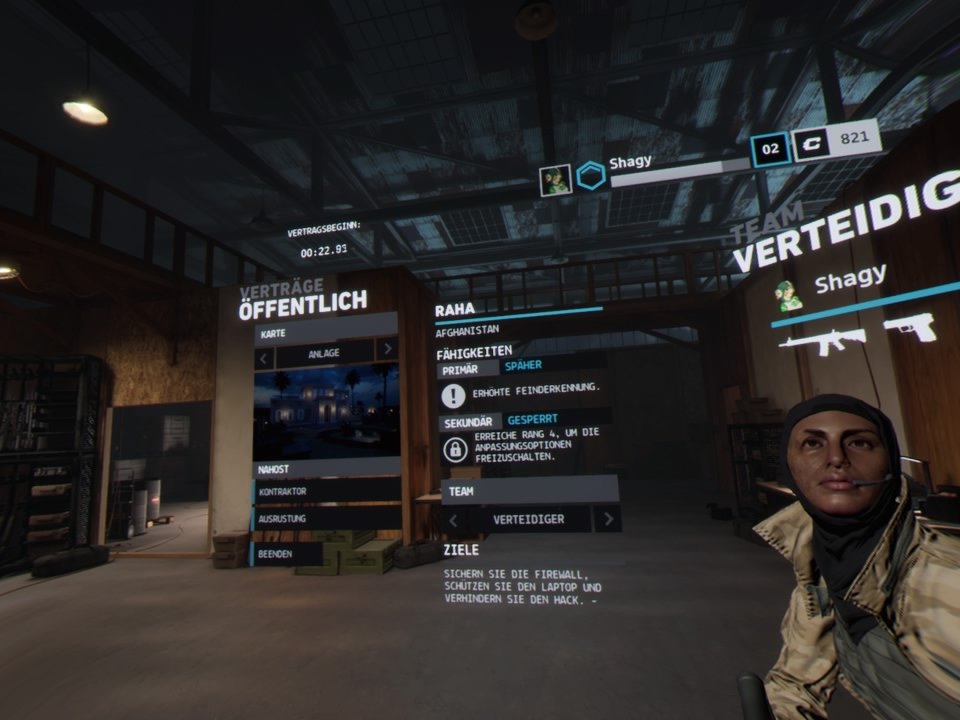Open the Kontraktor menu entry
This screenshot has width=960, height=720.
click(x=326, y=492)
